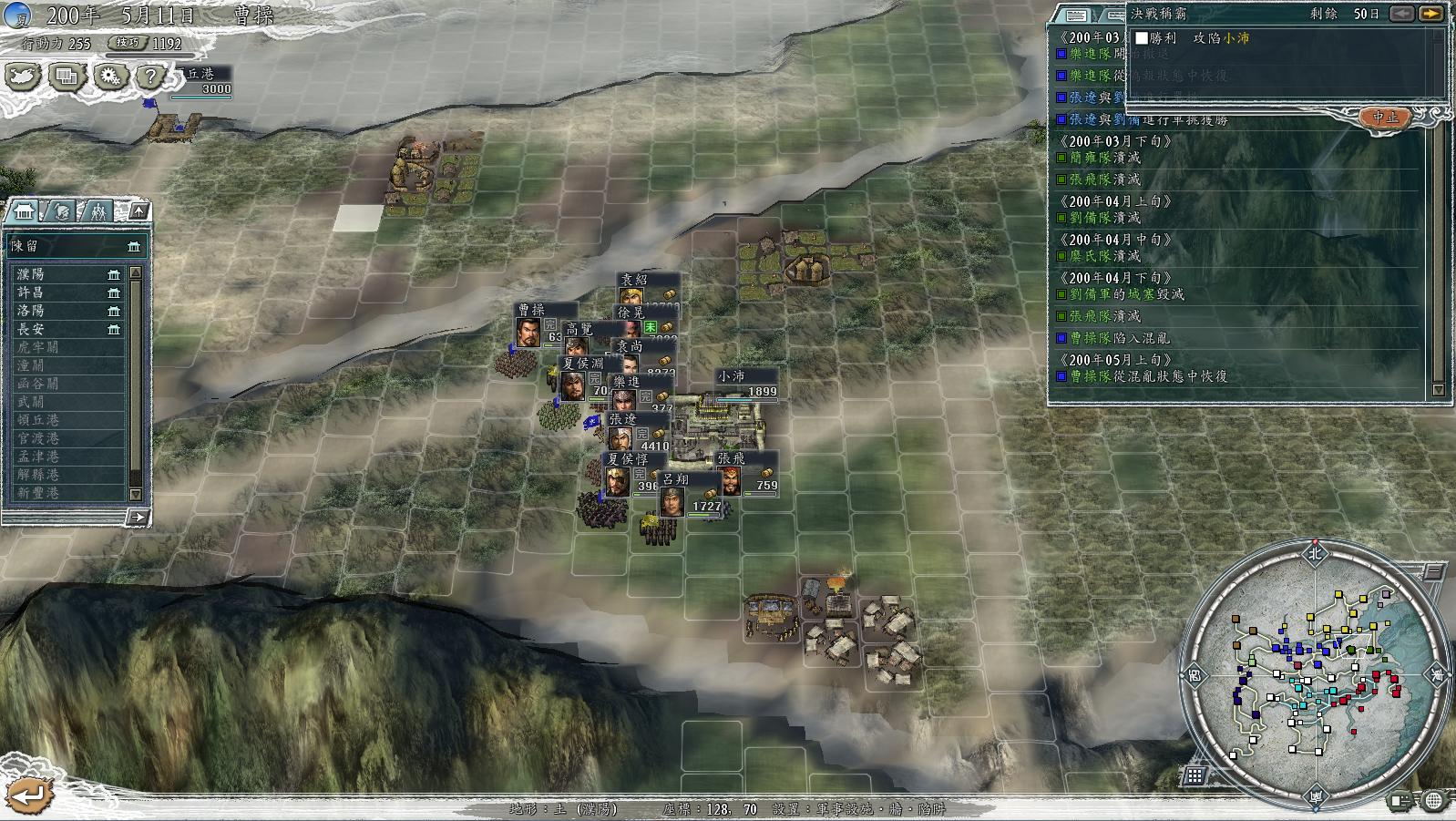Open settings with the gear icon
The height and width of the screenshot is (821, 1456).
click(109, 77)
